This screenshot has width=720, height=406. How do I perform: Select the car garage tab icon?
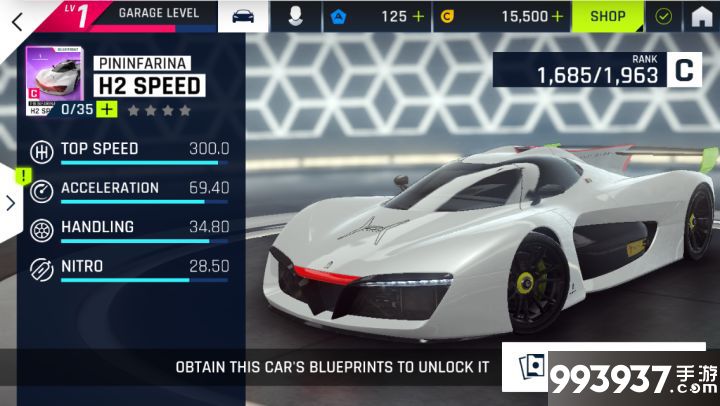[x=243, y=16]
